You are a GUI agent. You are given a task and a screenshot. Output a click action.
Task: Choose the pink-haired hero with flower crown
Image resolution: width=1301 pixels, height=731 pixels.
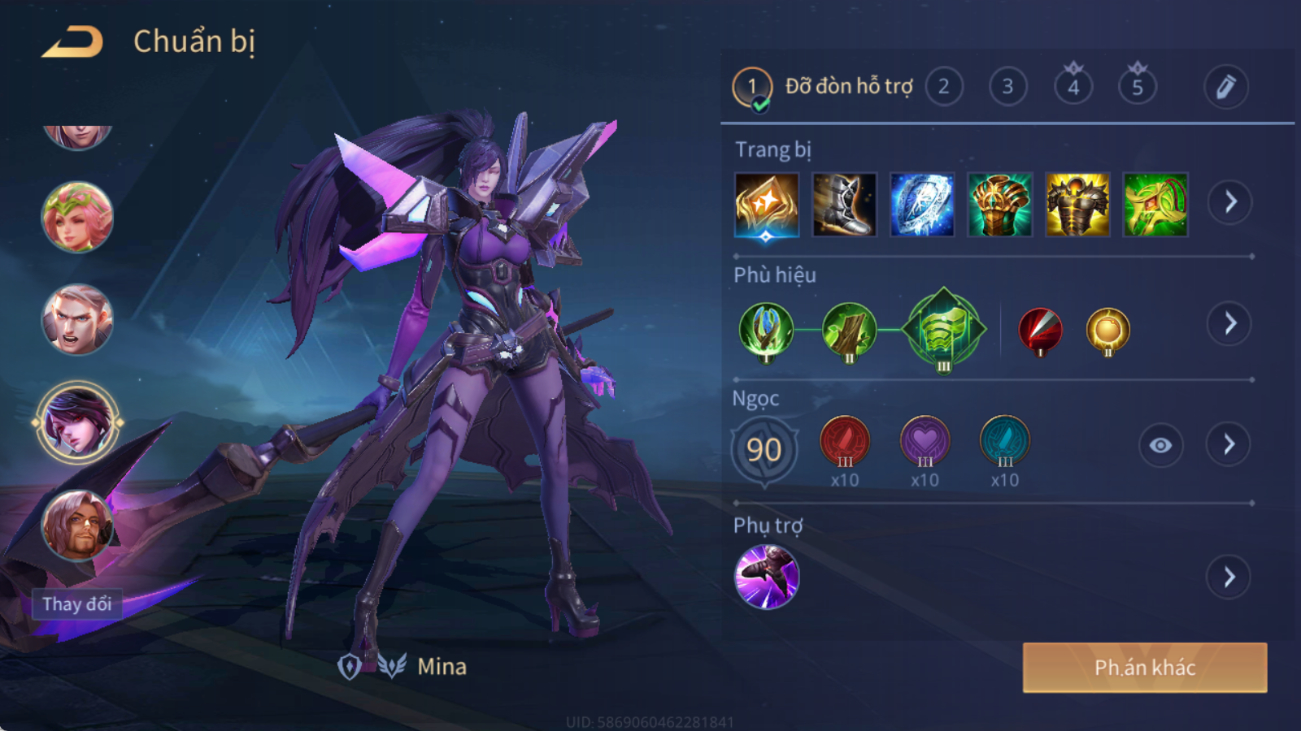point(77,217)
